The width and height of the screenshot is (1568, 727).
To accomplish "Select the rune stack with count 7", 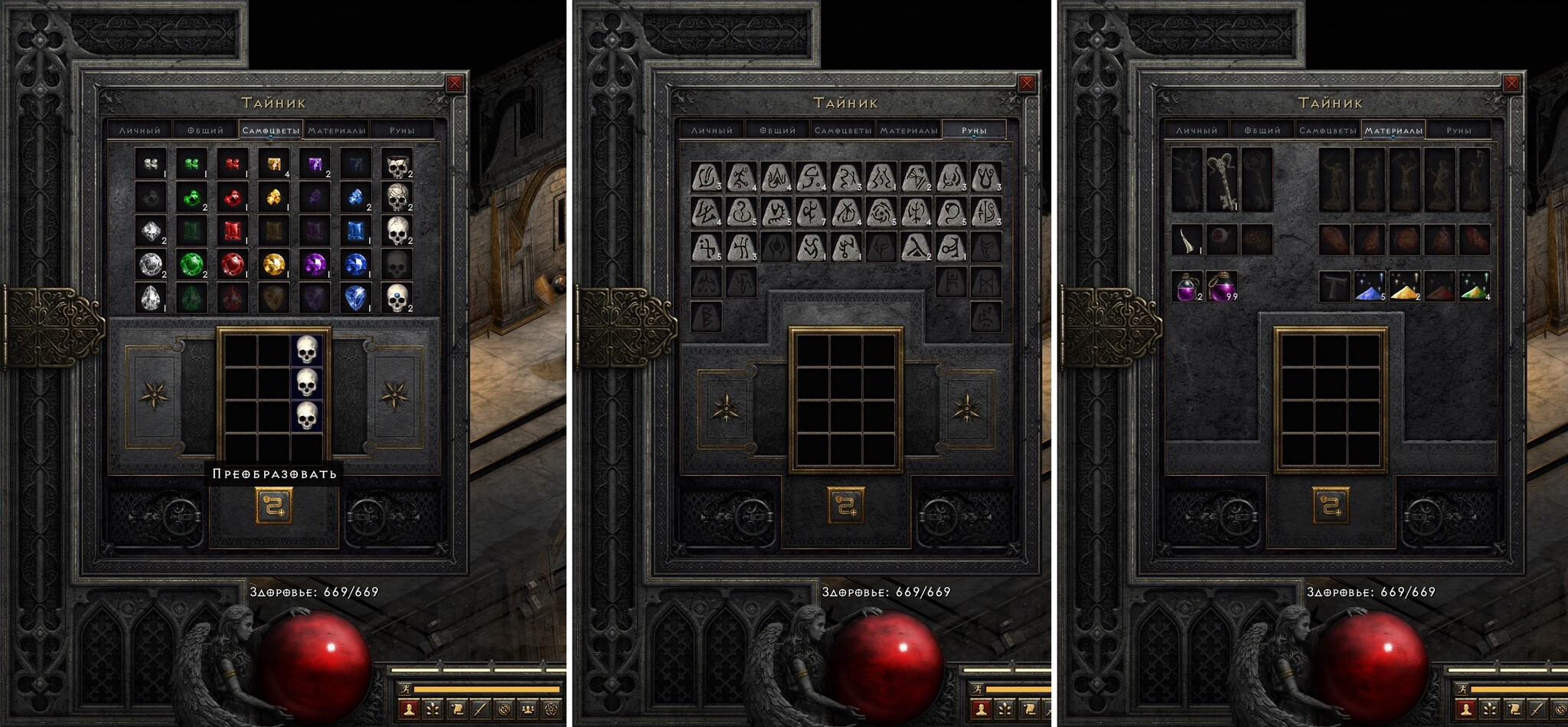I will click(x=811, y=211).
